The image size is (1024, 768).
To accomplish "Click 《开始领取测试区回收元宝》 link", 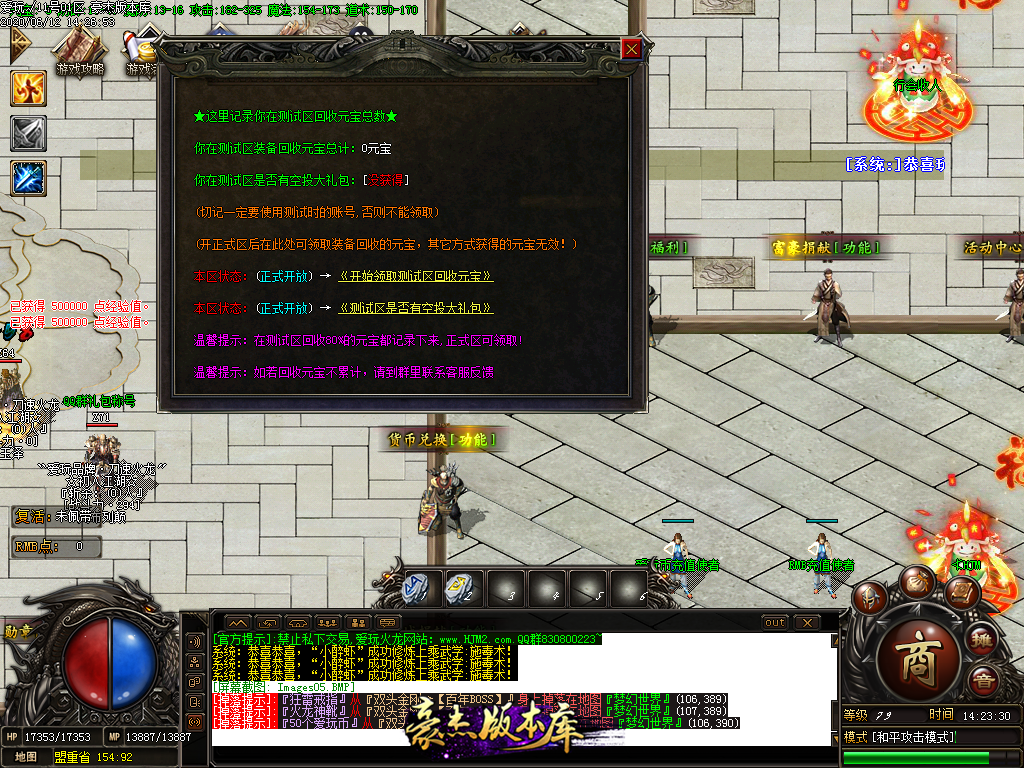I will click(x=415, y=276).
